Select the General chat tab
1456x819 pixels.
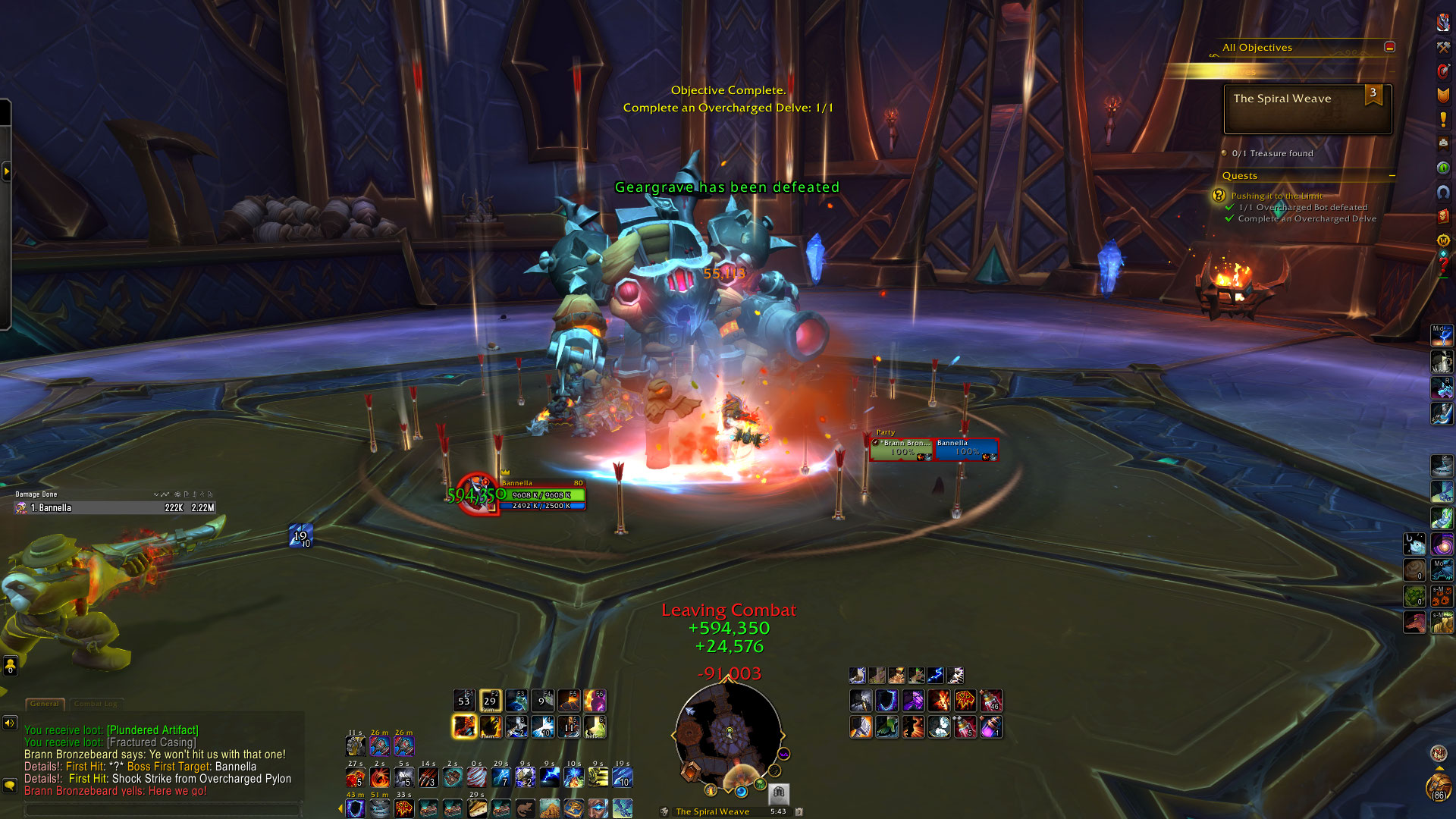coord(45,704)
